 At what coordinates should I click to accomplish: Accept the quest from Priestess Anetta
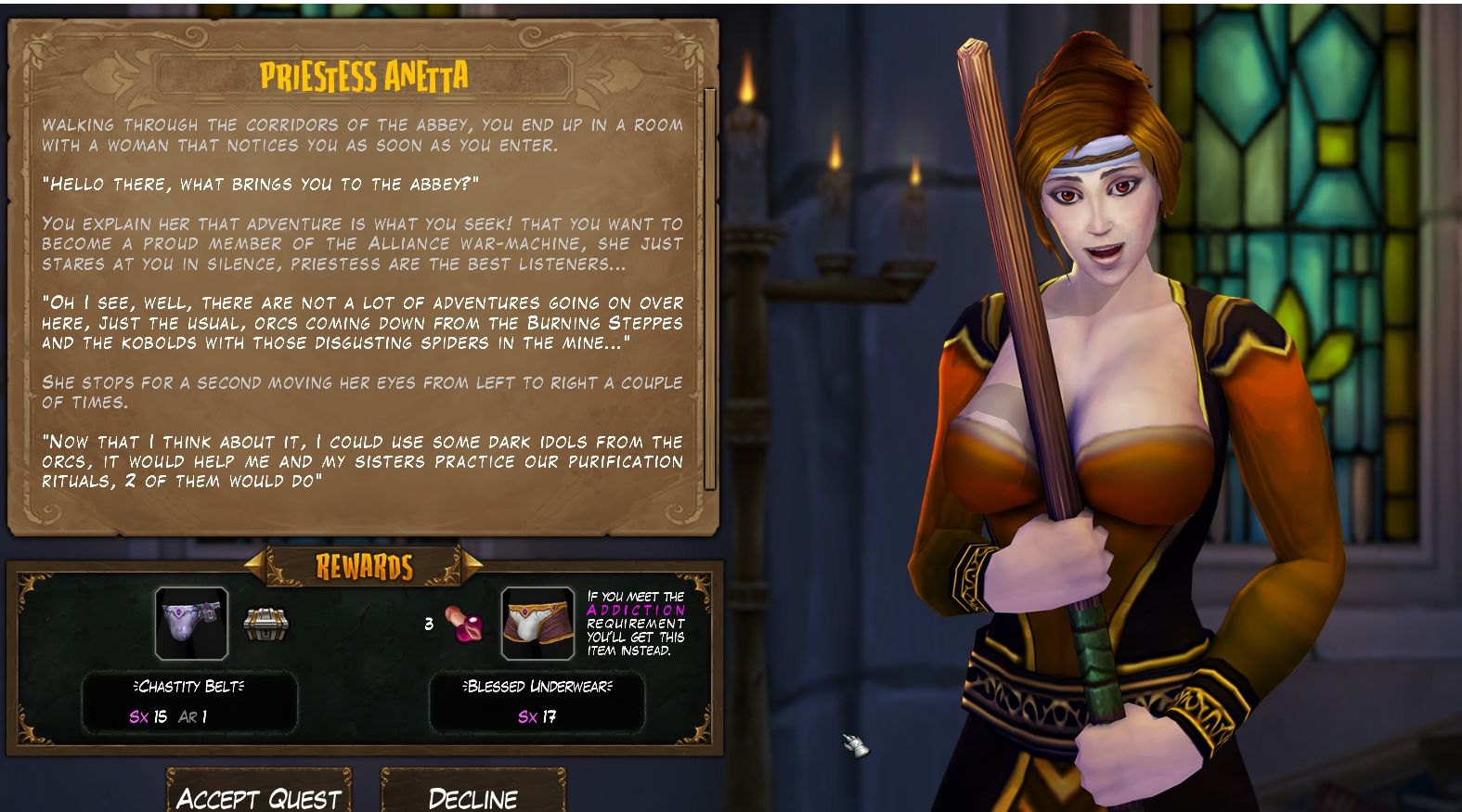[259, 795]
